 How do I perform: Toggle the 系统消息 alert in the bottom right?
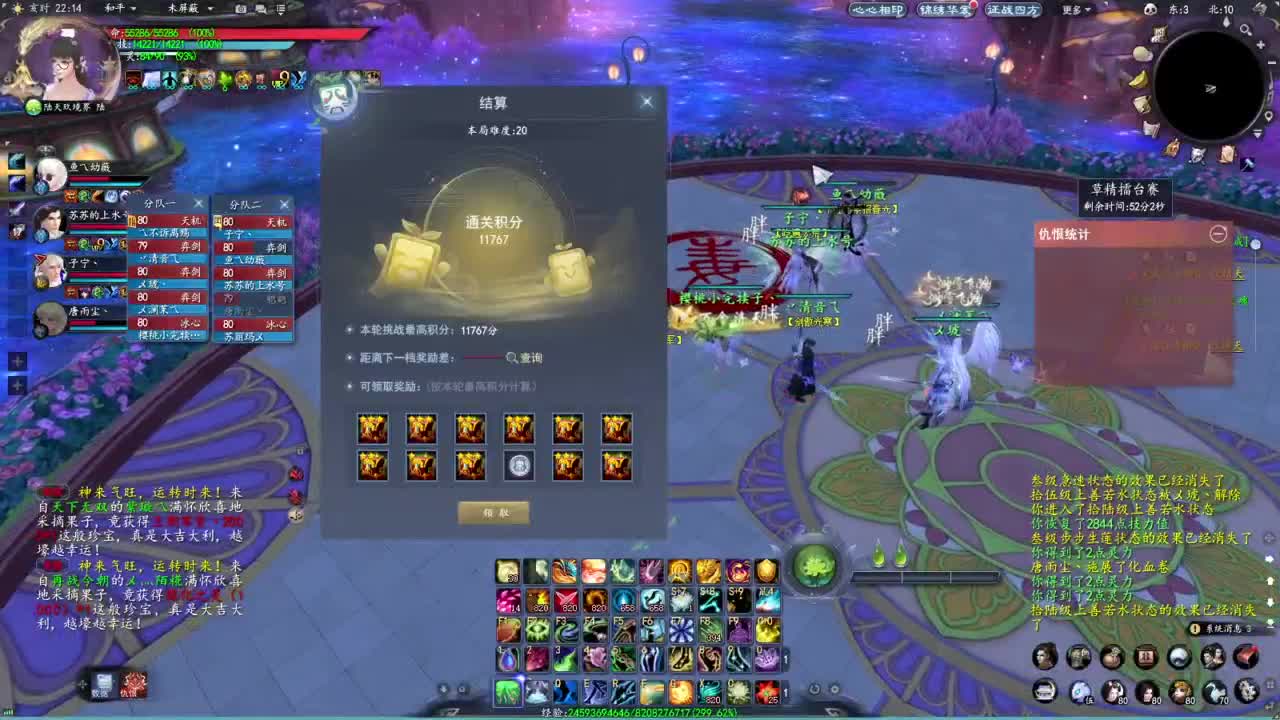pyautogui.click(x=1222, y=627)
